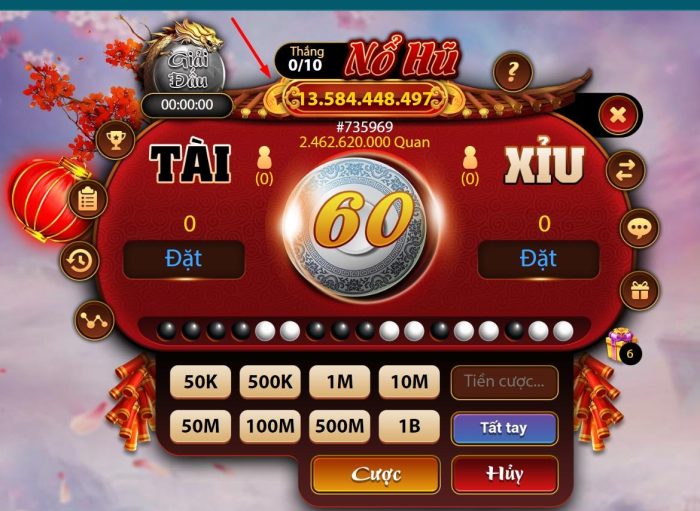Open the trophy leaderboard icon
The width and height of the screenshot is (700, 511).
[x=115, y=140]
